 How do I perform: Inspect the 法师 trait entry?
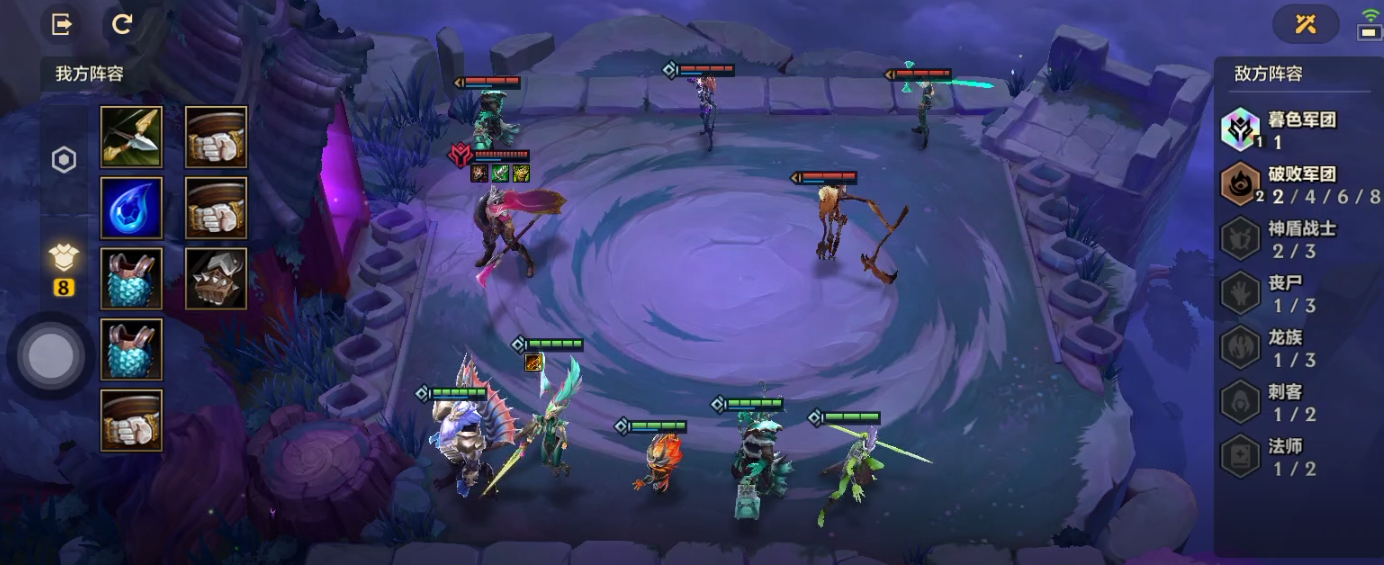pyautogui.click(x=1280, y=456)
